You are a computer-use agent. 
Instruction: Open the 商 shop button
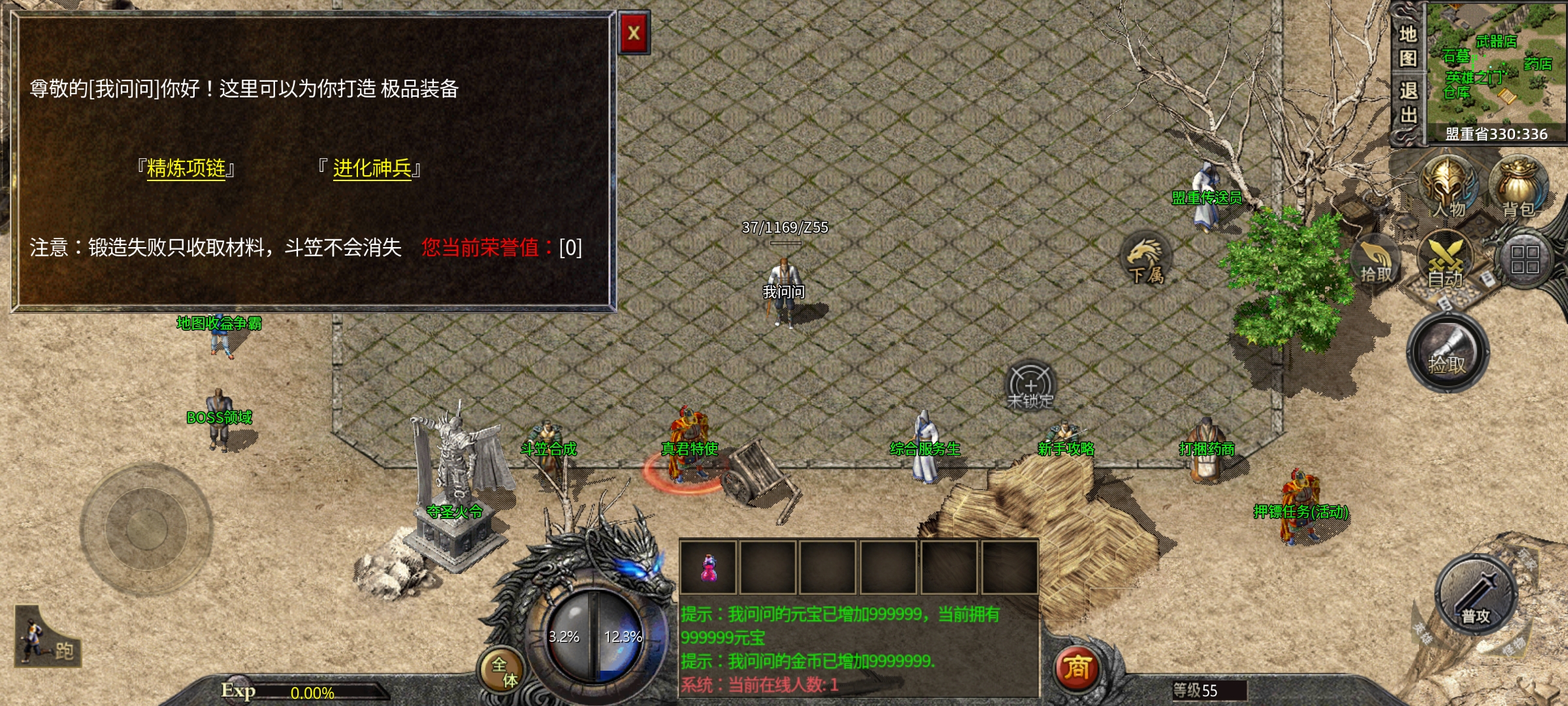pyautogui.click(x=1077, y=668)
